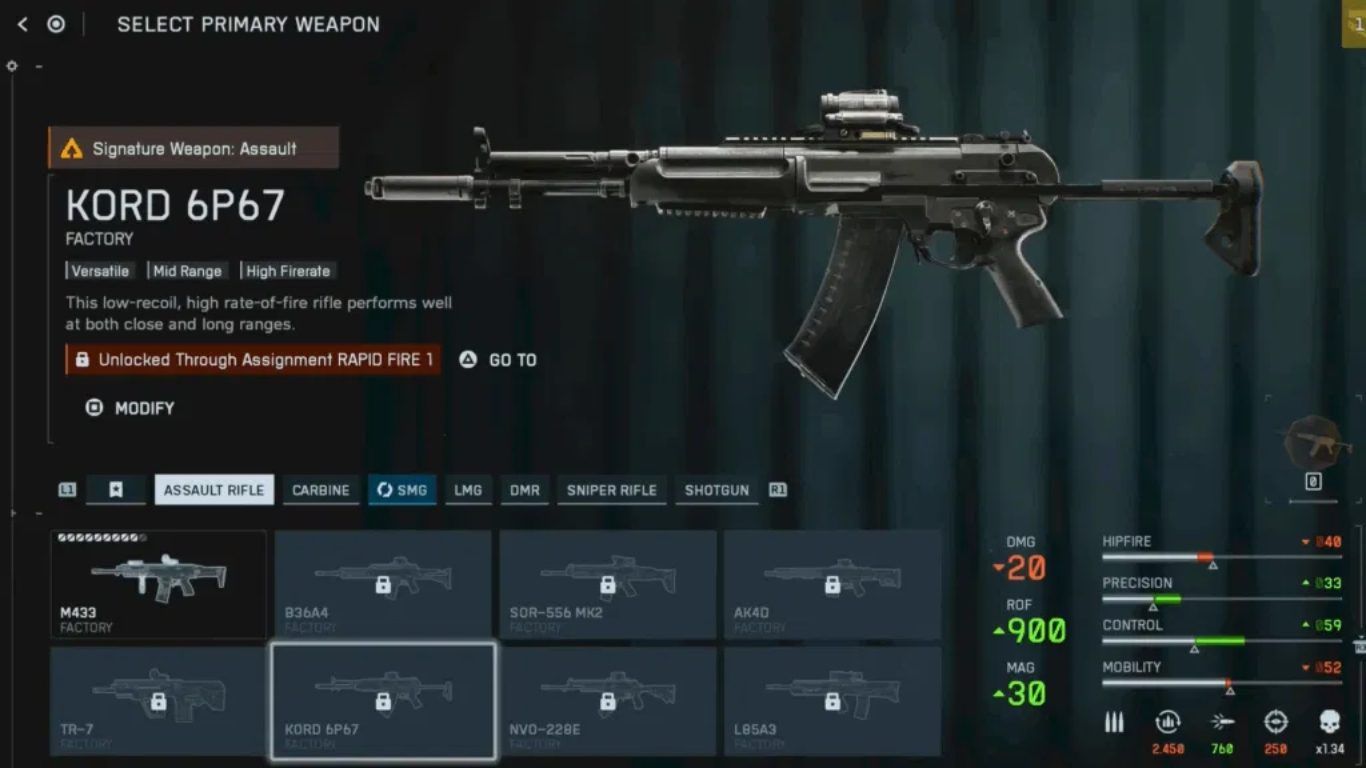1366x768 pixels.
Task: Open the bookmarked favorites tab
Action: pos(116,490)
